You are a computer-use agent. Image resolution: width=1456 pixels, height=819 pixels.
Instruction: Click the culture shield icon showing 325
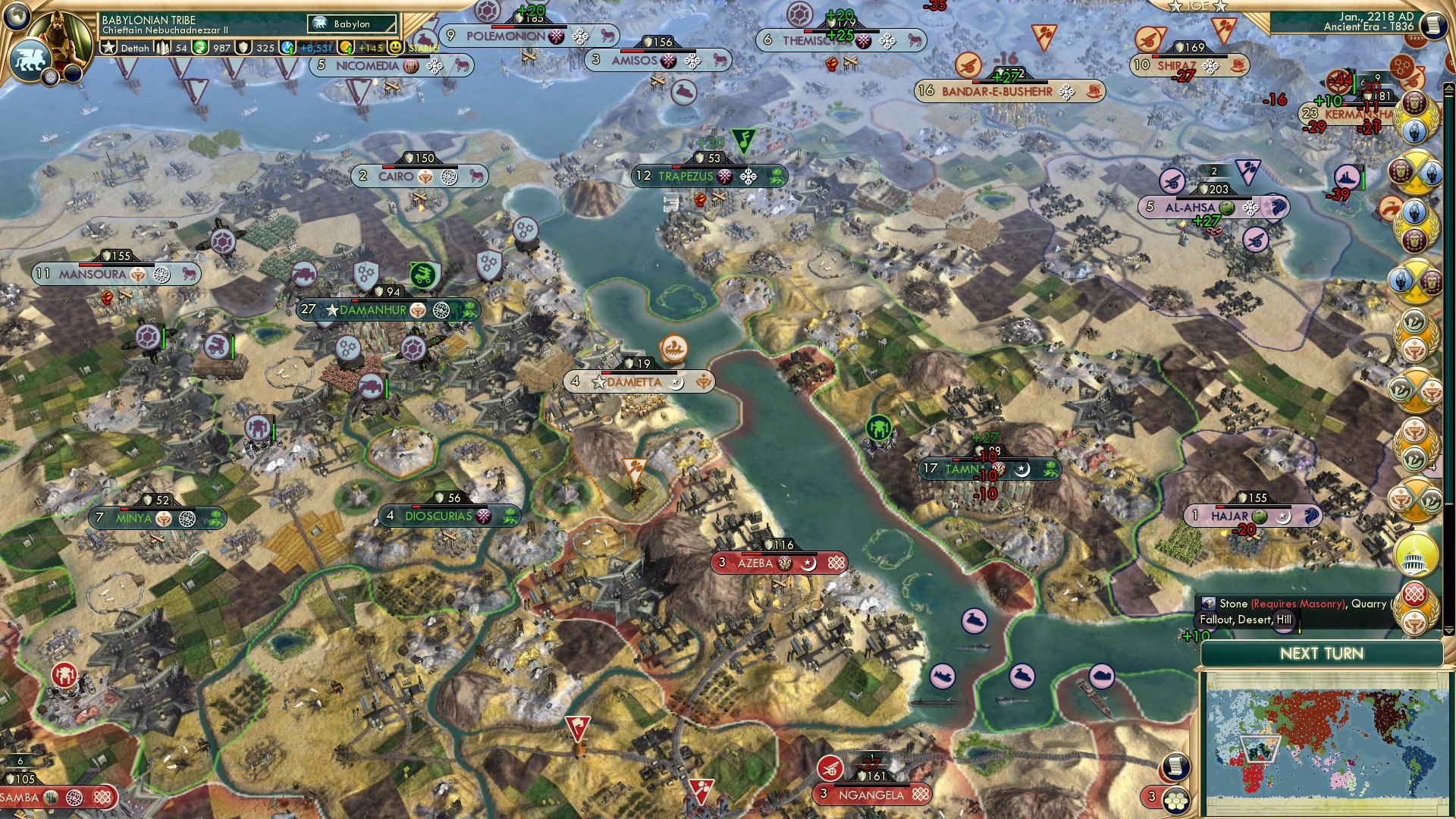[x=244, y=48]
